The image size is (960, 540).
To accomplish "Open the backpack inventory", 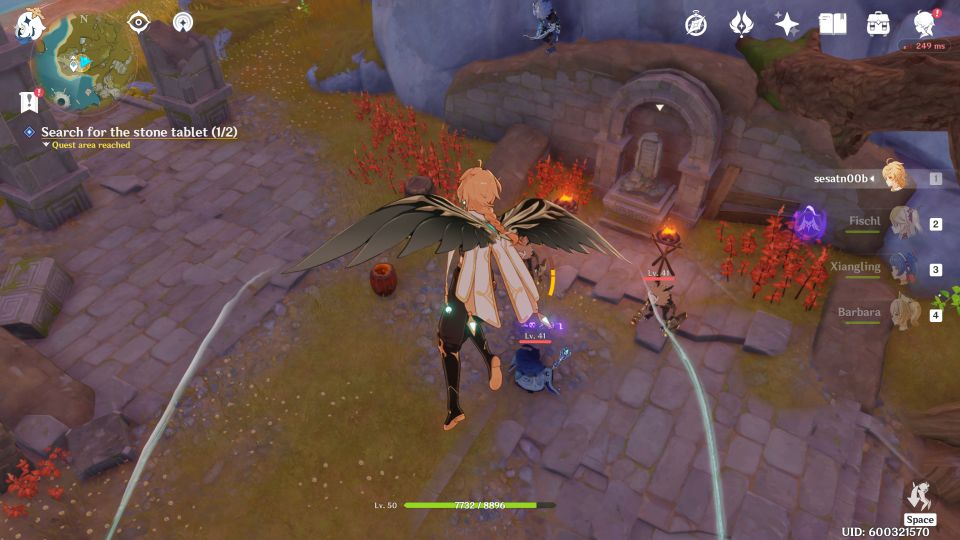I will click(878, 24).
